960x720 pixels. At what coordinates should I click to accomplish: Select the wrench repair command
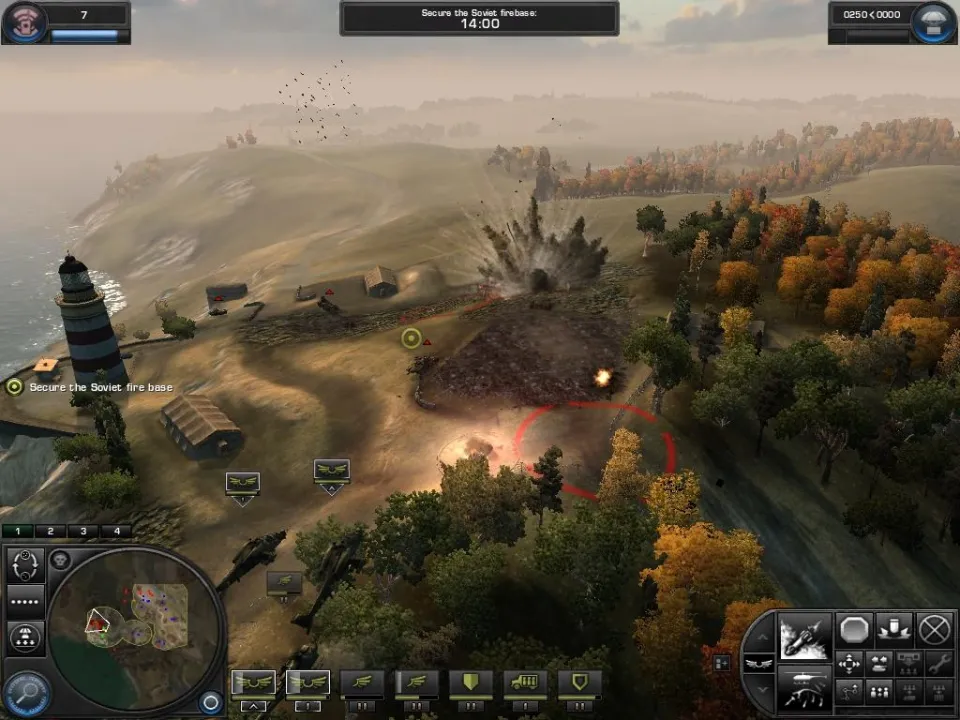pos(938,662)
